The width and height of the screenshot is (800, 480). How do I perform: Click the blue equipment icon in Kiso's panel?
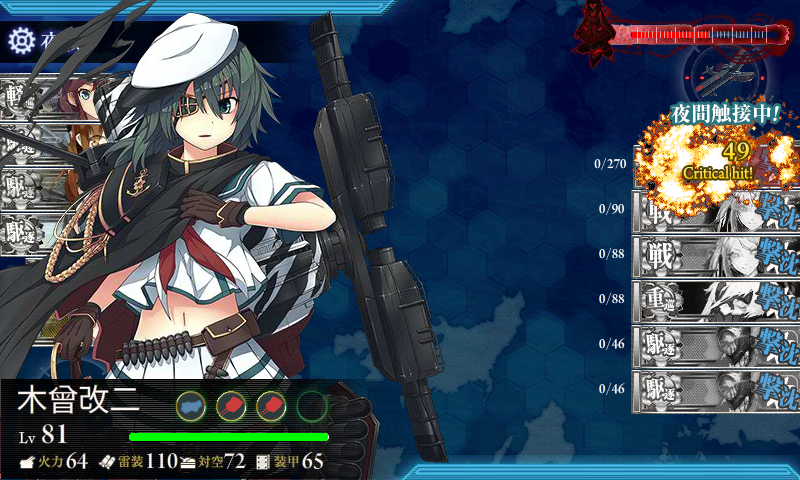pos(191,405)
